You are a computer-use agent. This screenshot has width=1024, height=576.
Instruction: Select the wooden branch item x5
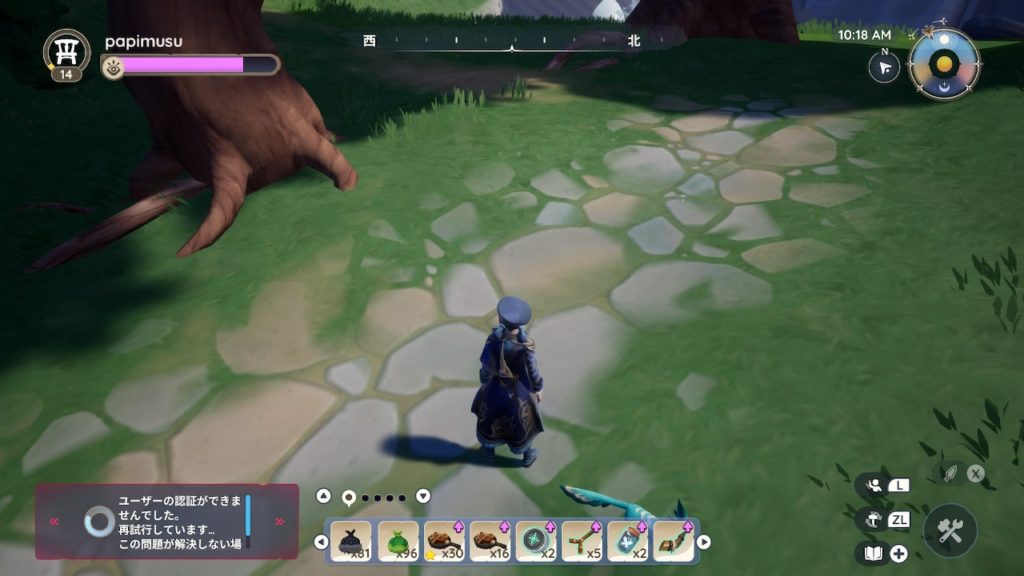click(581, 541)
